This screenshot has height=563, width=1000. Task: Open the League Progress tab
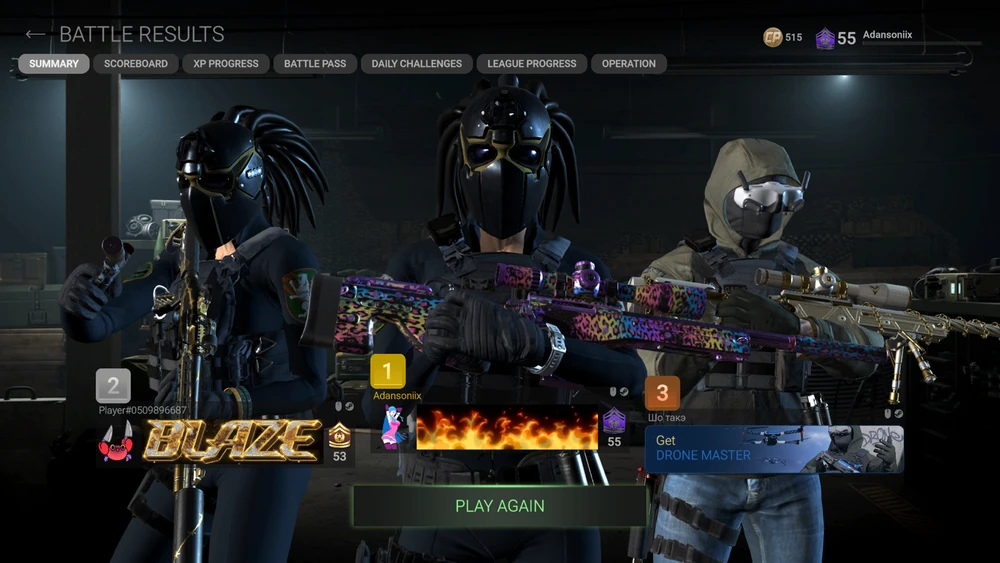point(532,64)
